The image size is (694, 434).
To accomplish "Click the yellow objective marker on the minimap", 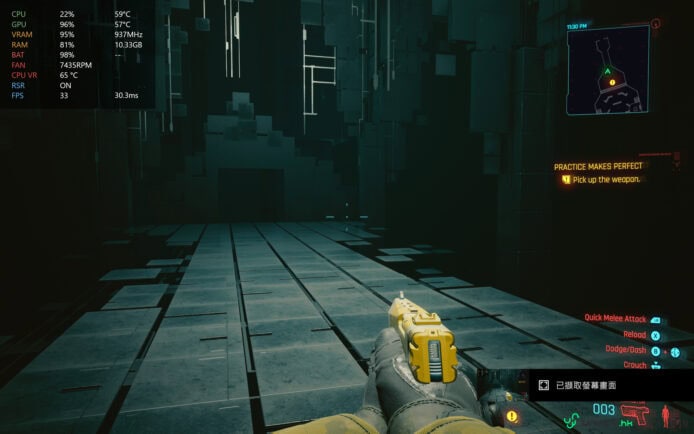I will (x=612, y=82).
